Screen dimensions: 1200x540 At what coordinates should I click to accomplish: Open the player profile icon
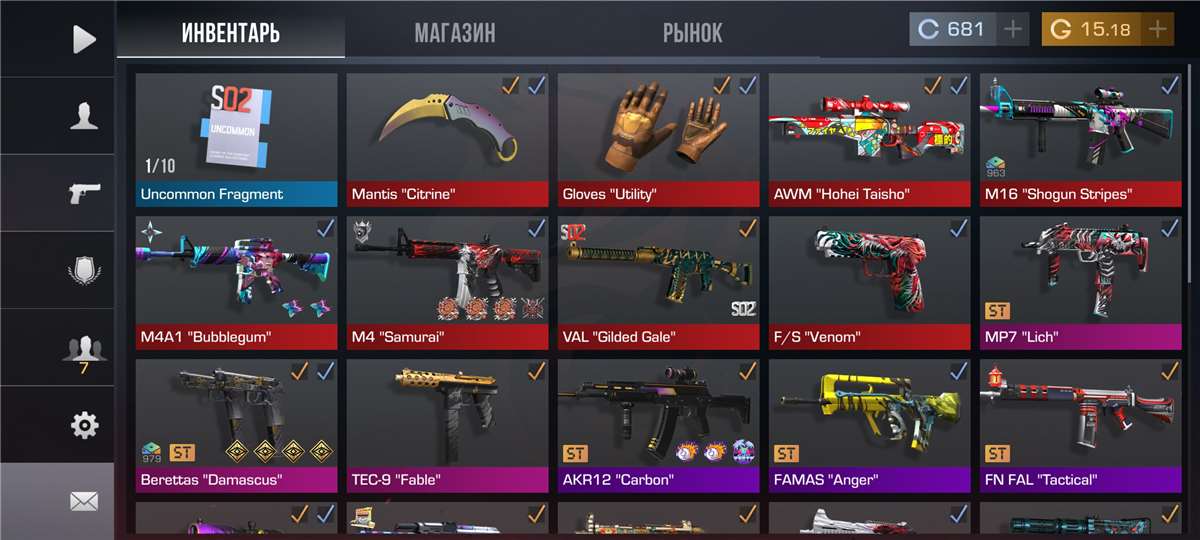point(84,116)
